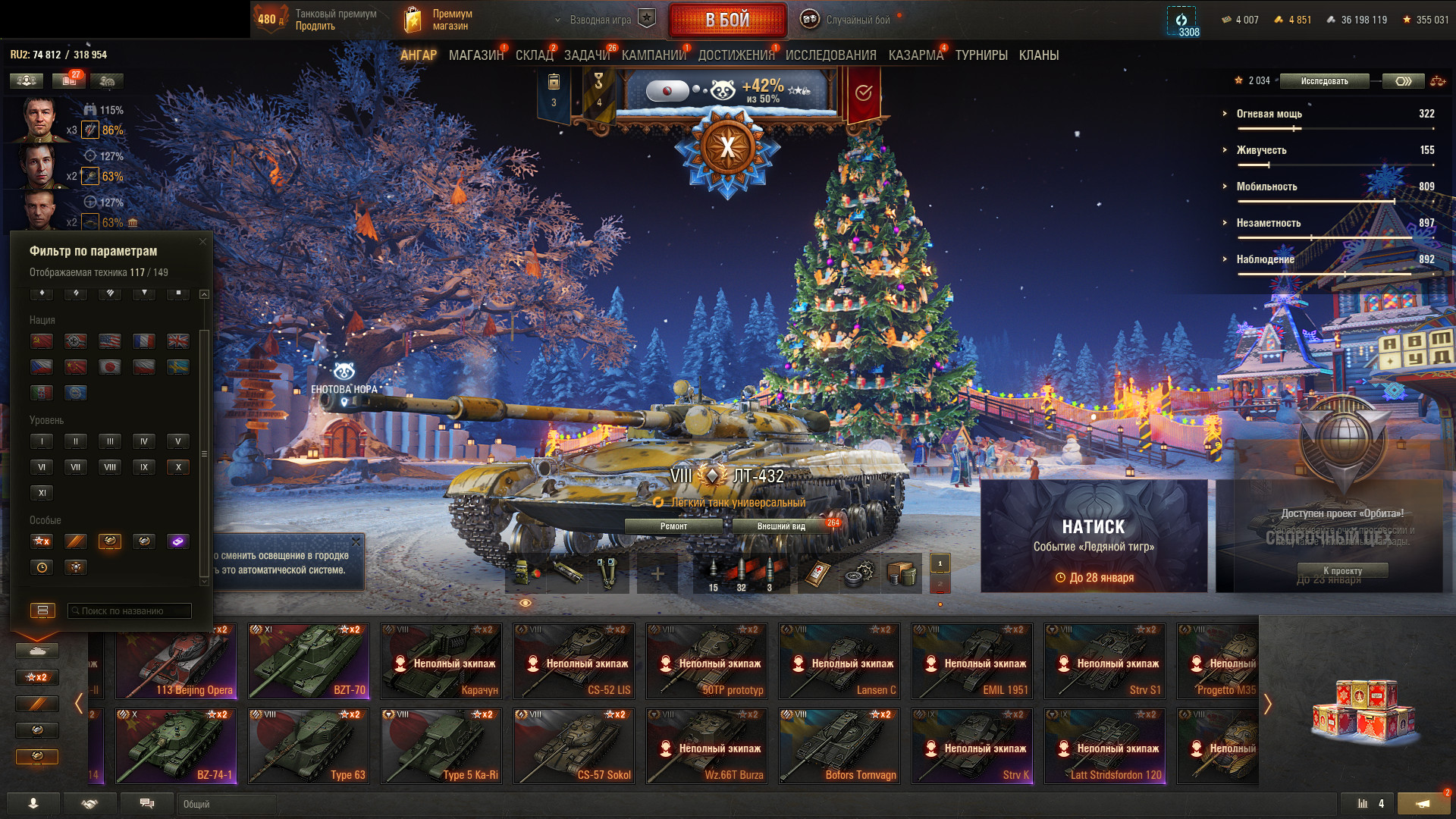Image resolution: width=1456 pixels, height=819 pixels.
Task: Open the МАГАЗИН shop tab
Action: pos(475,55)
